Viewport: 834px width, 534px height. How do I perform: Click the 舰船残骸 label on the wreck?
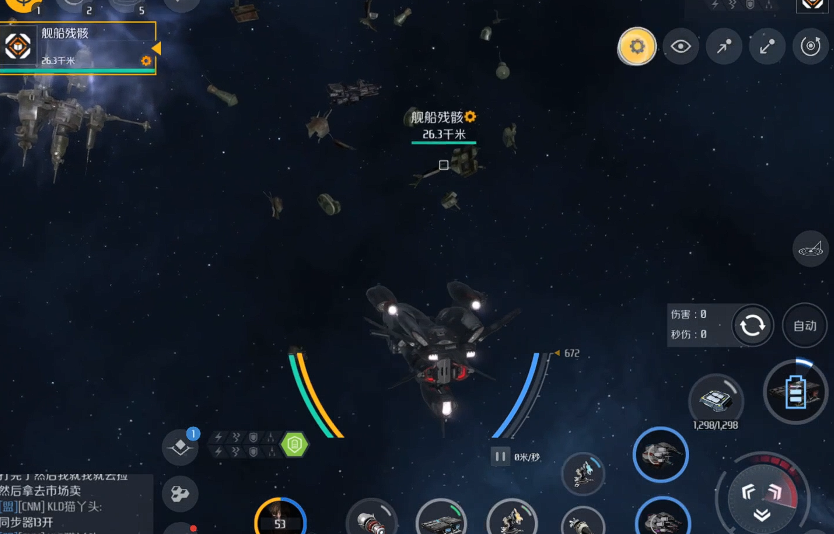(443, 118)
